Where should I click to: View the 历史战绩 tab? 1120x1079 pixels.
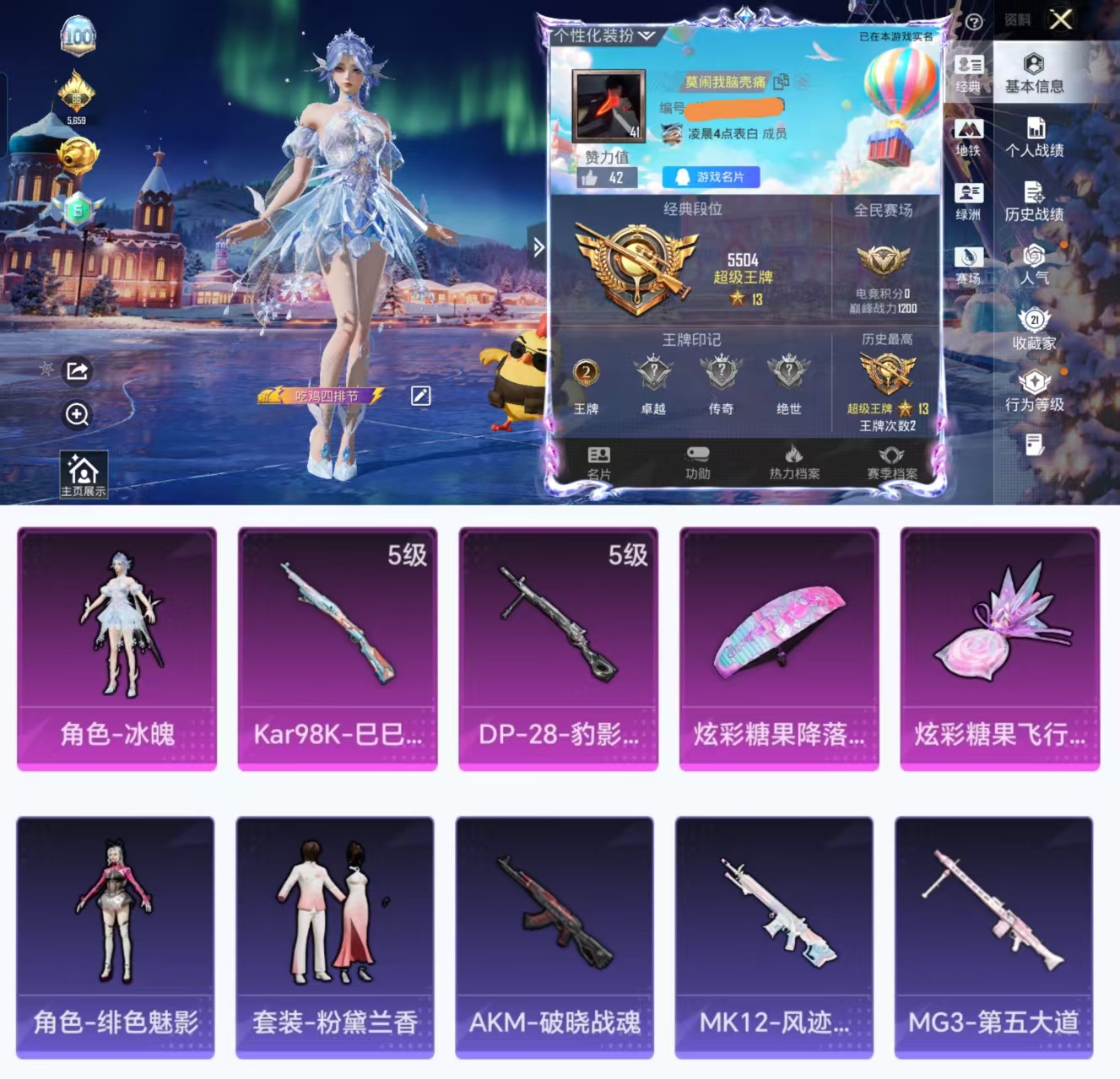pyautogui.click(x=1033, y=201)
